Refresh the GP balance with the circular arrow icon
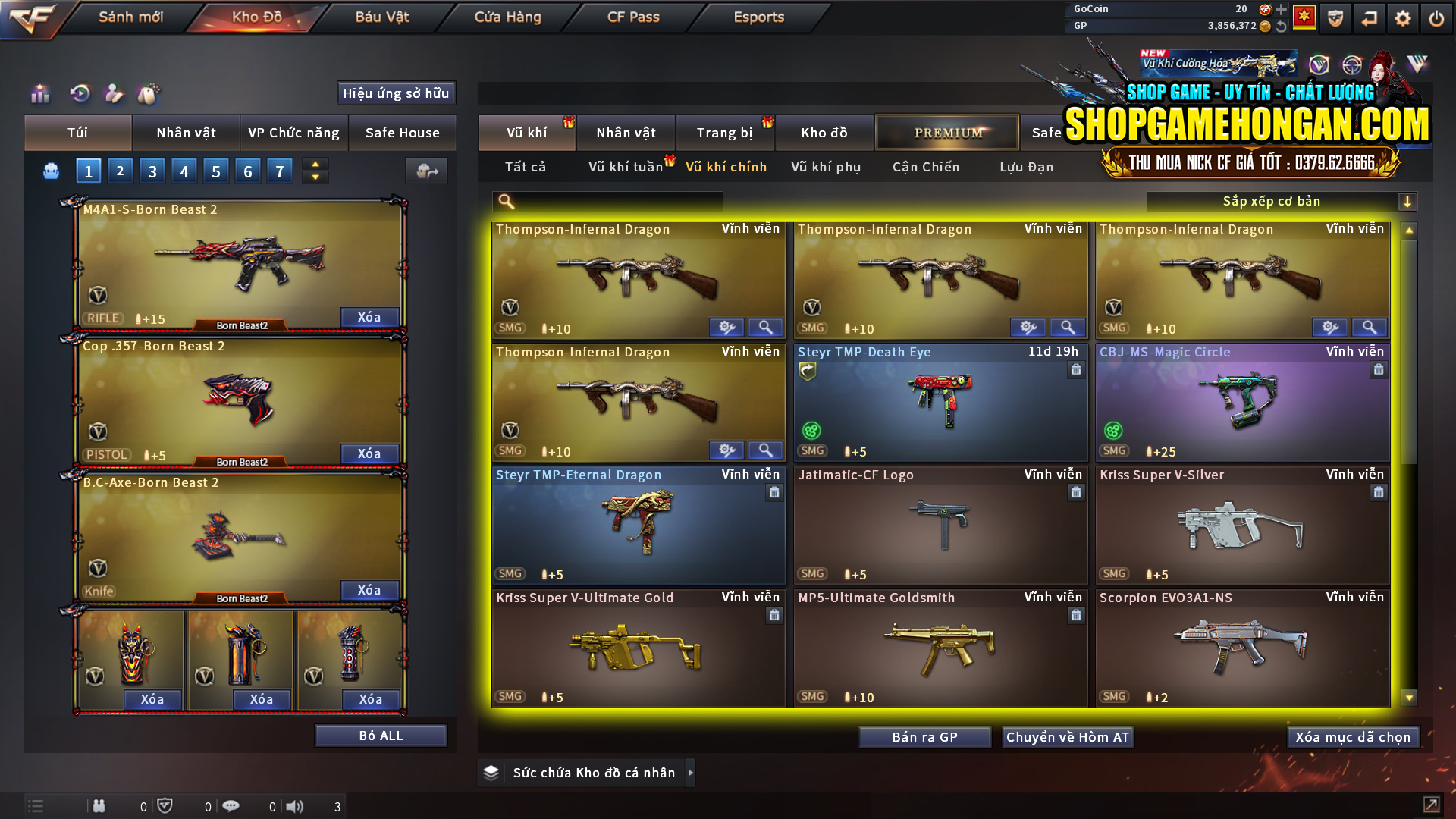Screen dimensions: 1456x819 click(1281, 26)
